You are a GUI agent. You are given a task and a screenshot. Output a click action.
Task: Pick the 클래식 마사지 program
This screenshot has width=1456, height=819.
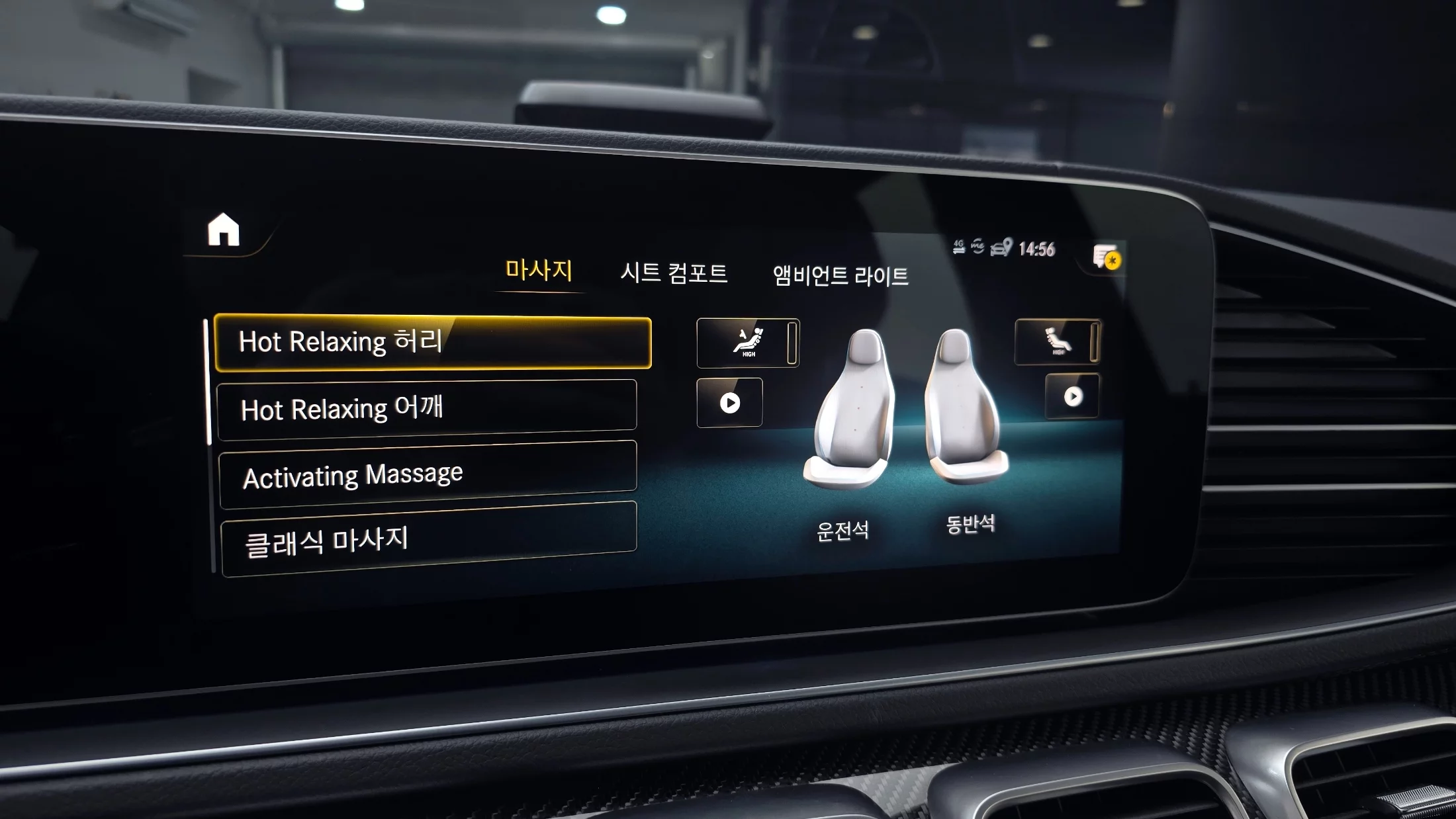coord(430,539)
